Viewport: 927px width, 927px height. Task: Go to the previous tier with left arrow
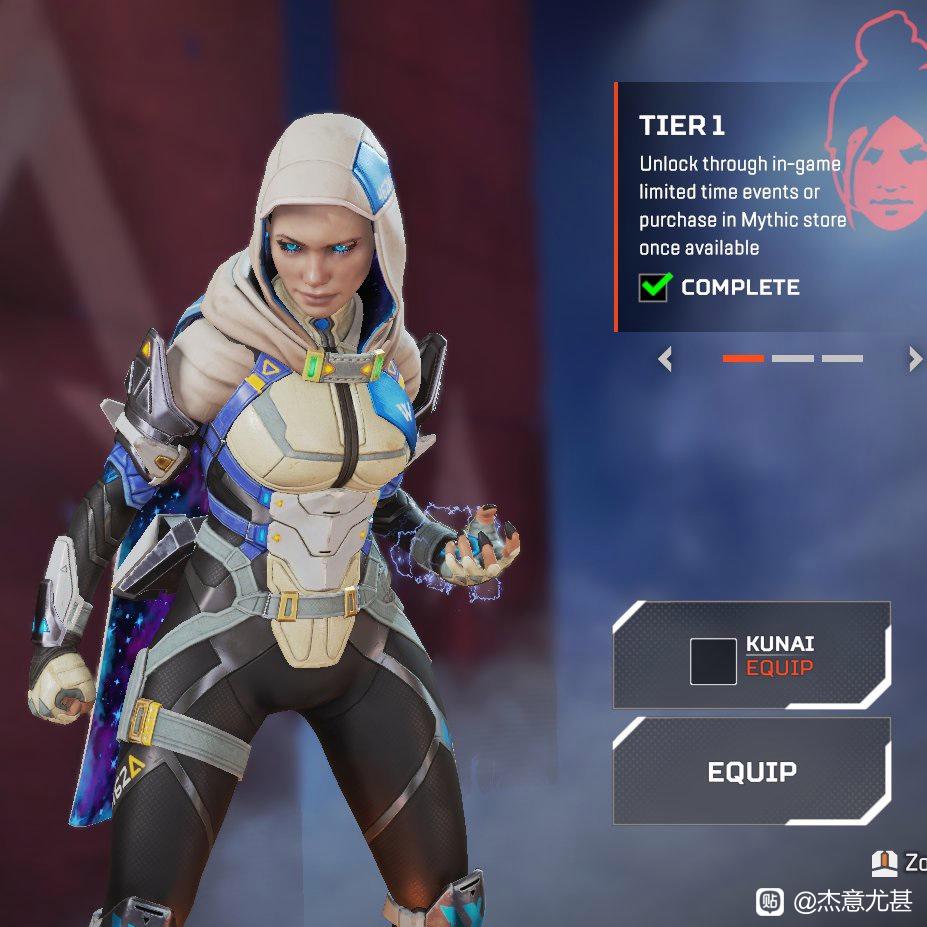point(666,359)
